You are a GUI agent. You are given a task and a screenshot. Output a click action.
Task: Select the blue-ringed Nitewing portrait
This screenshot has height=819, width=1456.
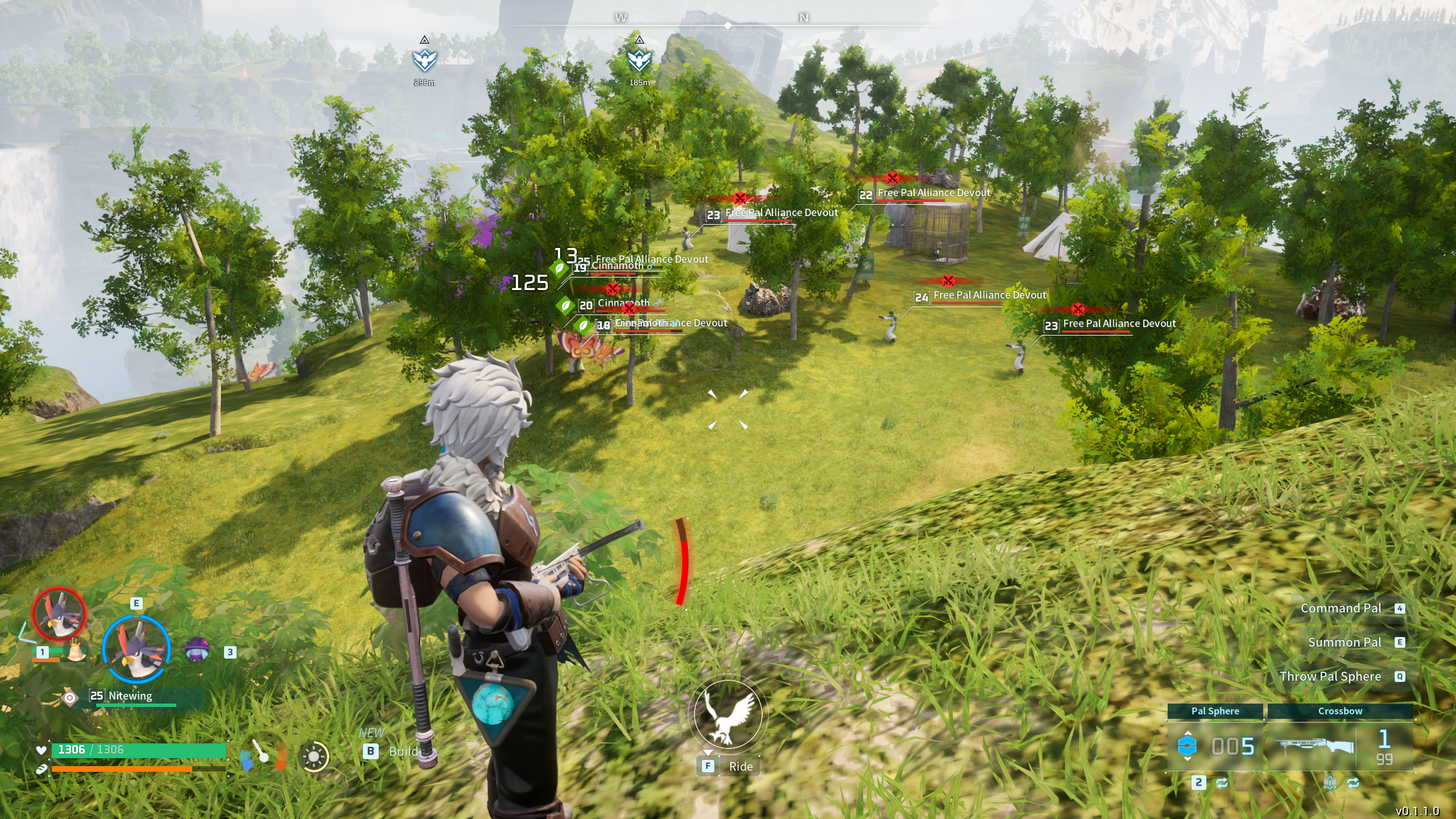click(136, 649)
